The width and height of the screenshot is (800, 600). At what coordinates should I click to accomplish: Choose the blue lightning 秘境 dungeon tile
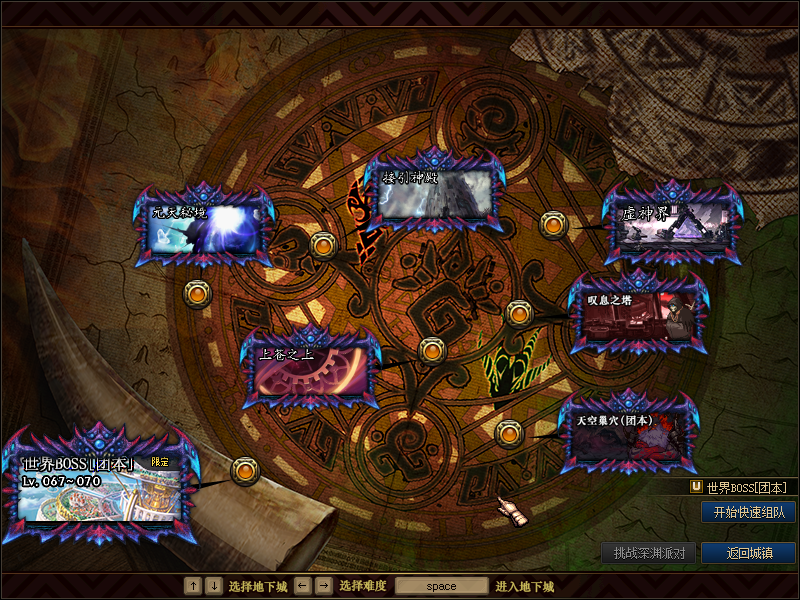pos(204,227)
